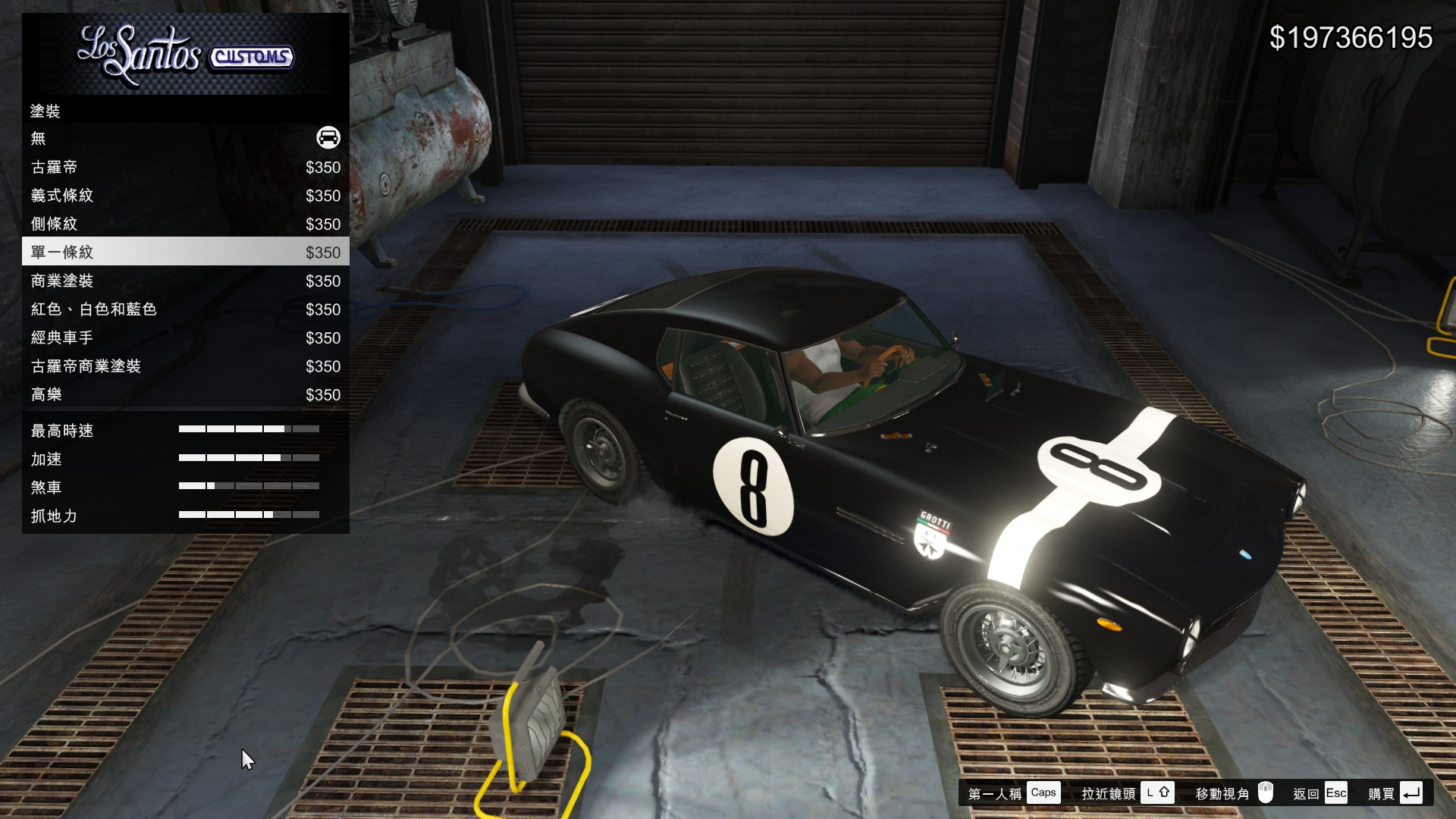Select the 義式條紋 livery
1456x819 pixels.
(x=185, y=196)
